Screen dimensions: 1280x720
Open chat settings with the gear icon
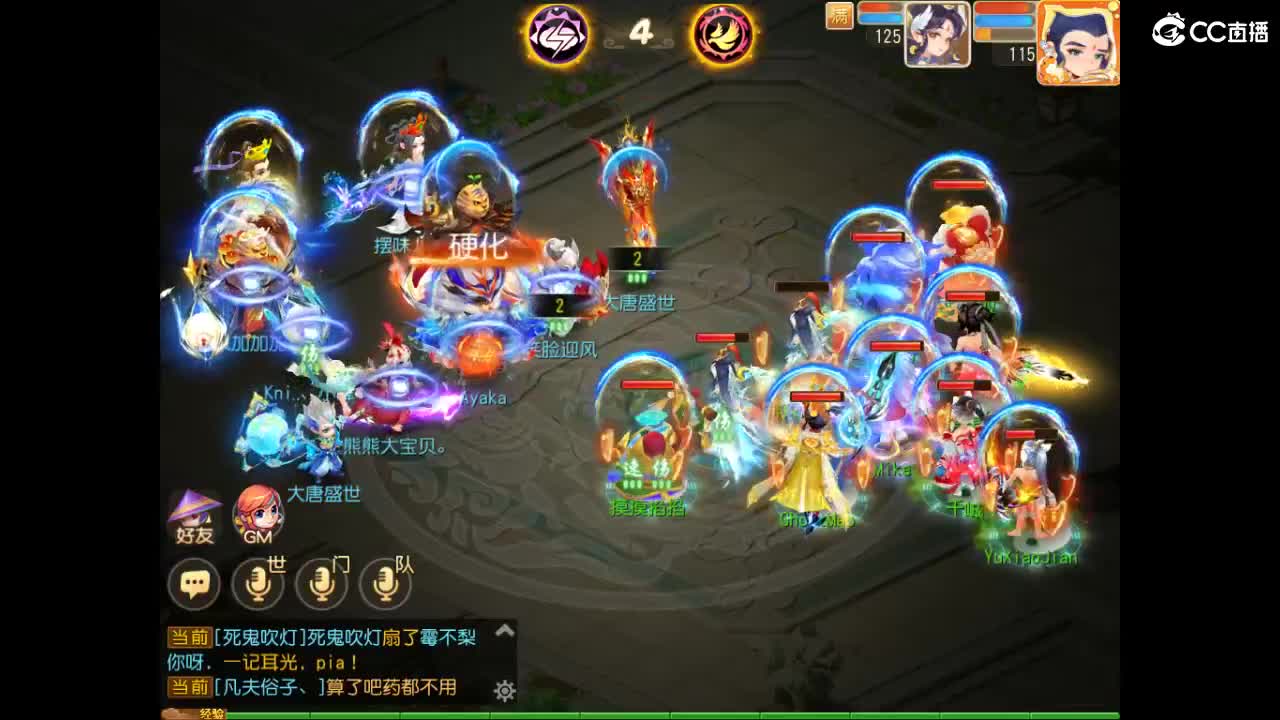[506, 691]
